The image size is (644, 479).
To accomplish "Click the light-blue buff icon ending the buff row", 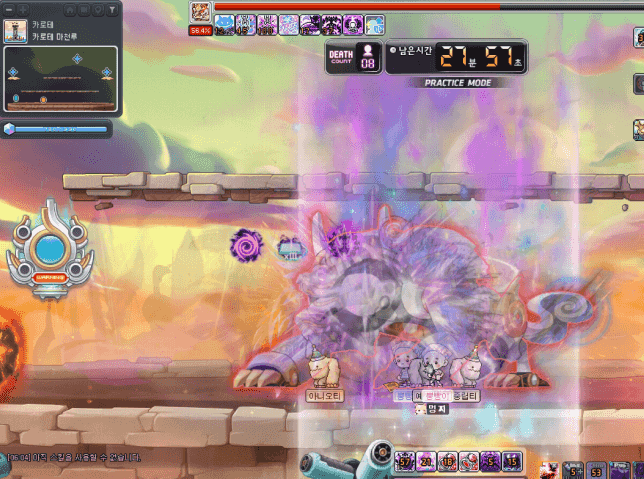I will click(x=375, y=25).
